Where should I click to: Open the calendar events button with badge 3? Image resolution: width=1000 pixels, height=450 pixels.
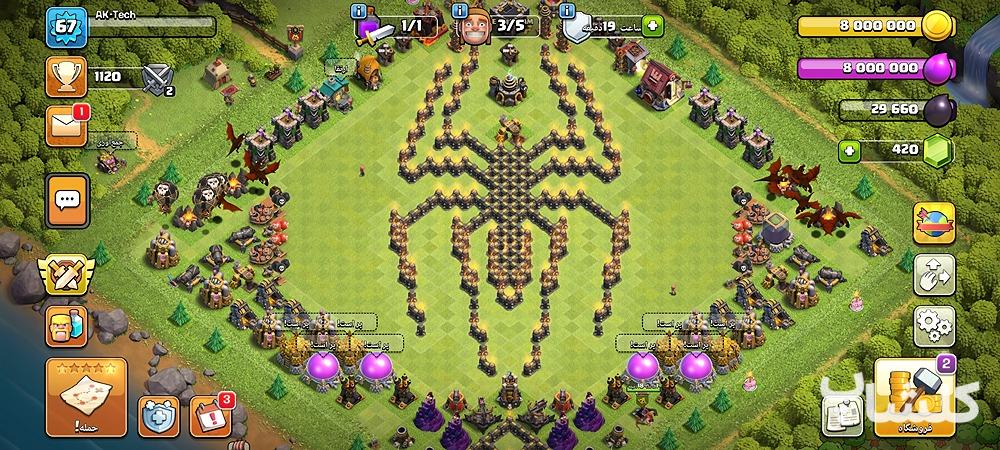[207, 413]
